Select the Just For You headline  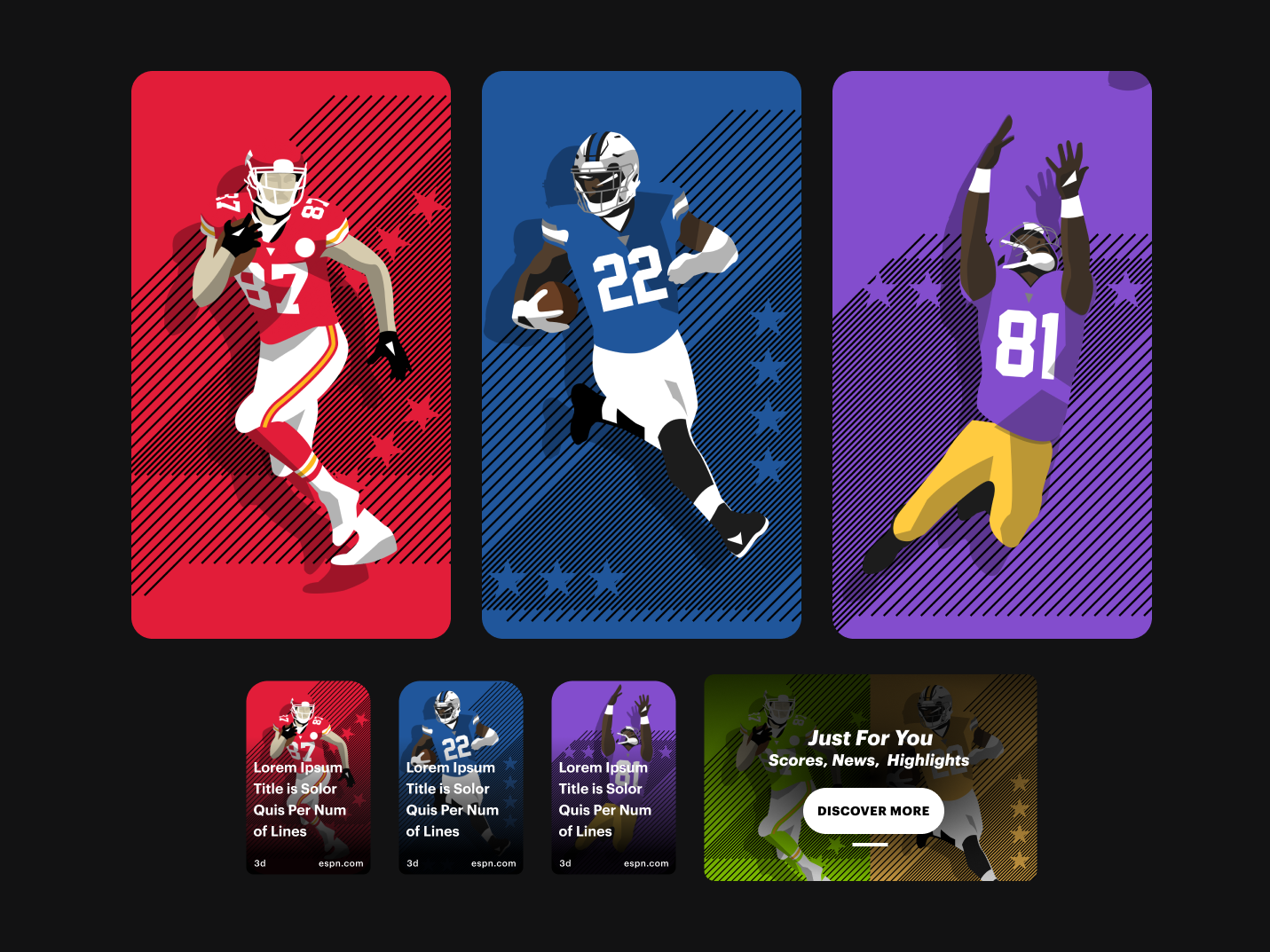[x=872, y=738]
